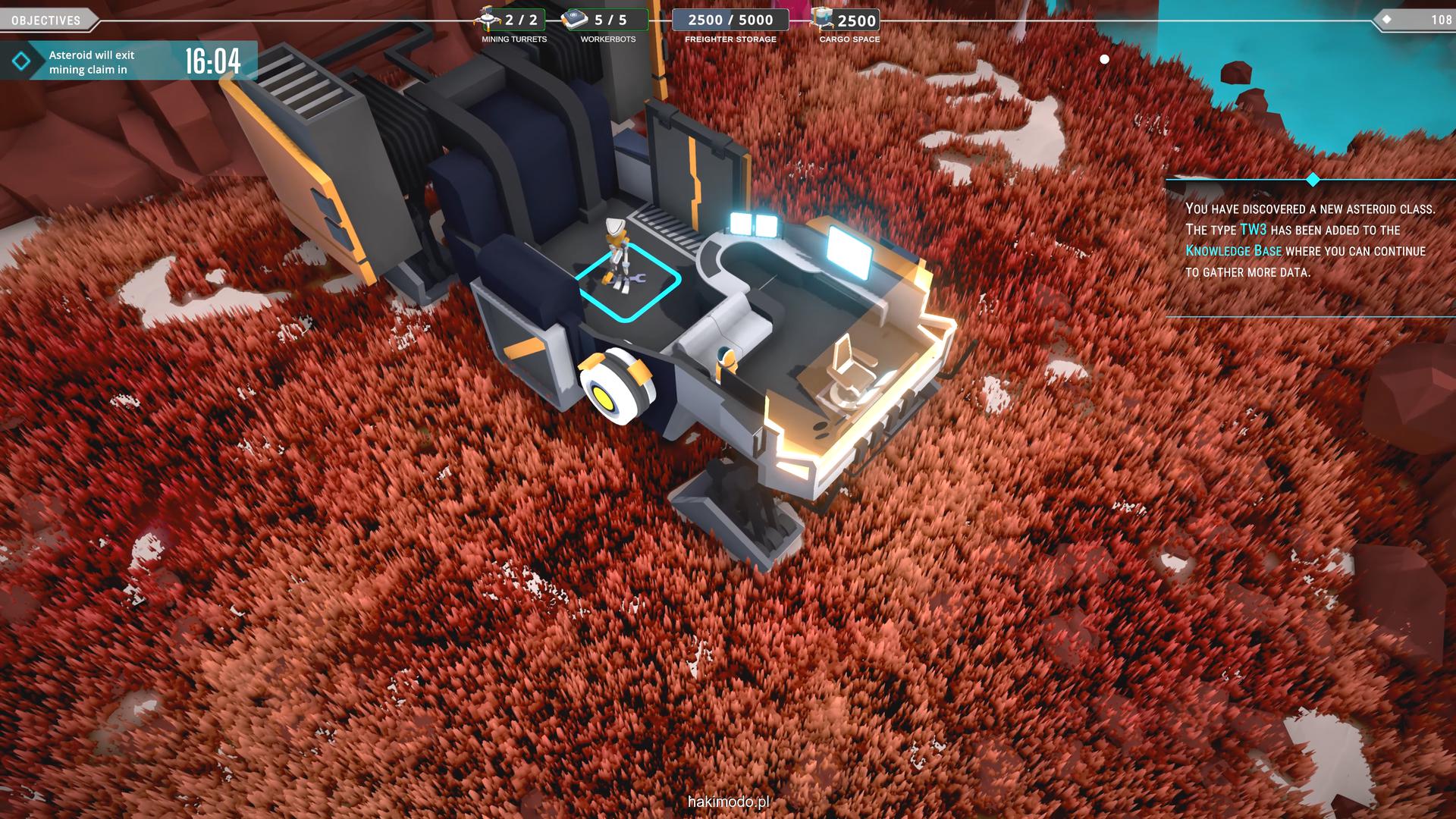Open the Knowledge Base link in notification
The height and width of the screenshot is (819, 1456).
[x=1233, y=251]
